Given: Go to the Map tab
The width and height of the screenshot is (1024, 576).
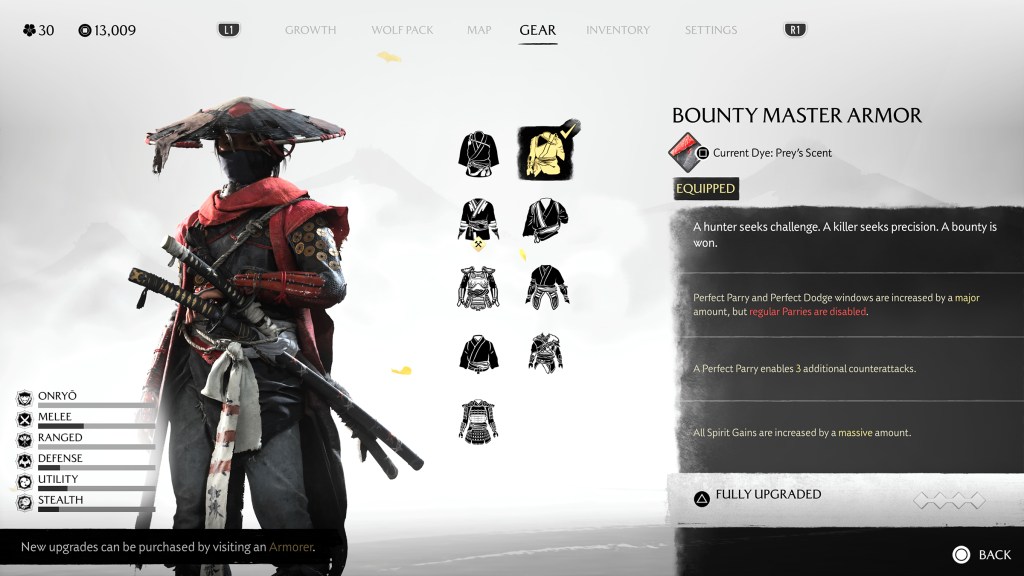Looking at the screenshot, I should tap(479, 30).
